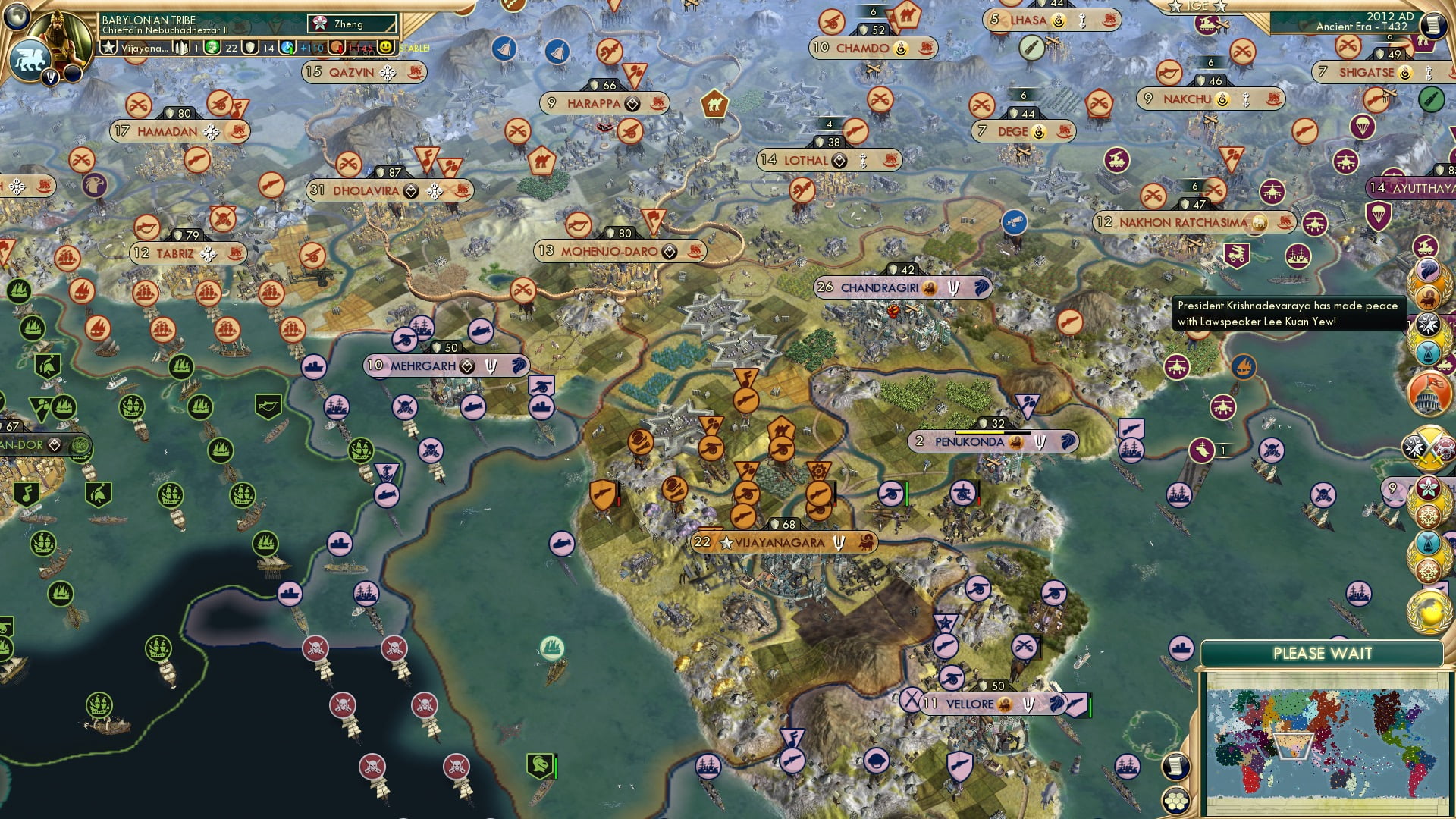Click the PLEASE WAIT banner
1456x819 pixels.
[x=1323, y=652]
